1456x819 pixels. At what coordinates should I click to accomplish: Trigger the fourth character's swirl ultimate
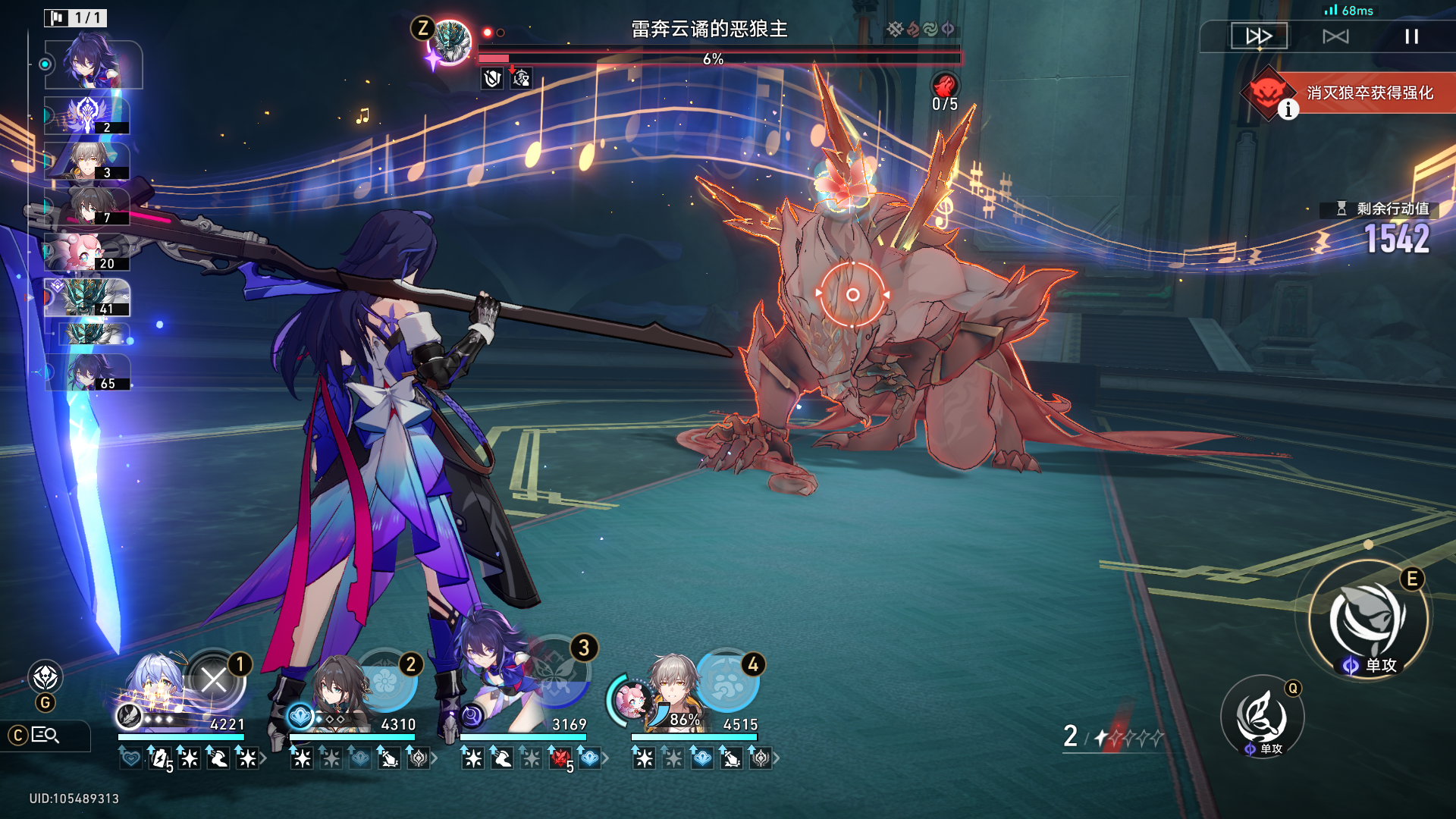pyautogui.click(x=726, y=681)
